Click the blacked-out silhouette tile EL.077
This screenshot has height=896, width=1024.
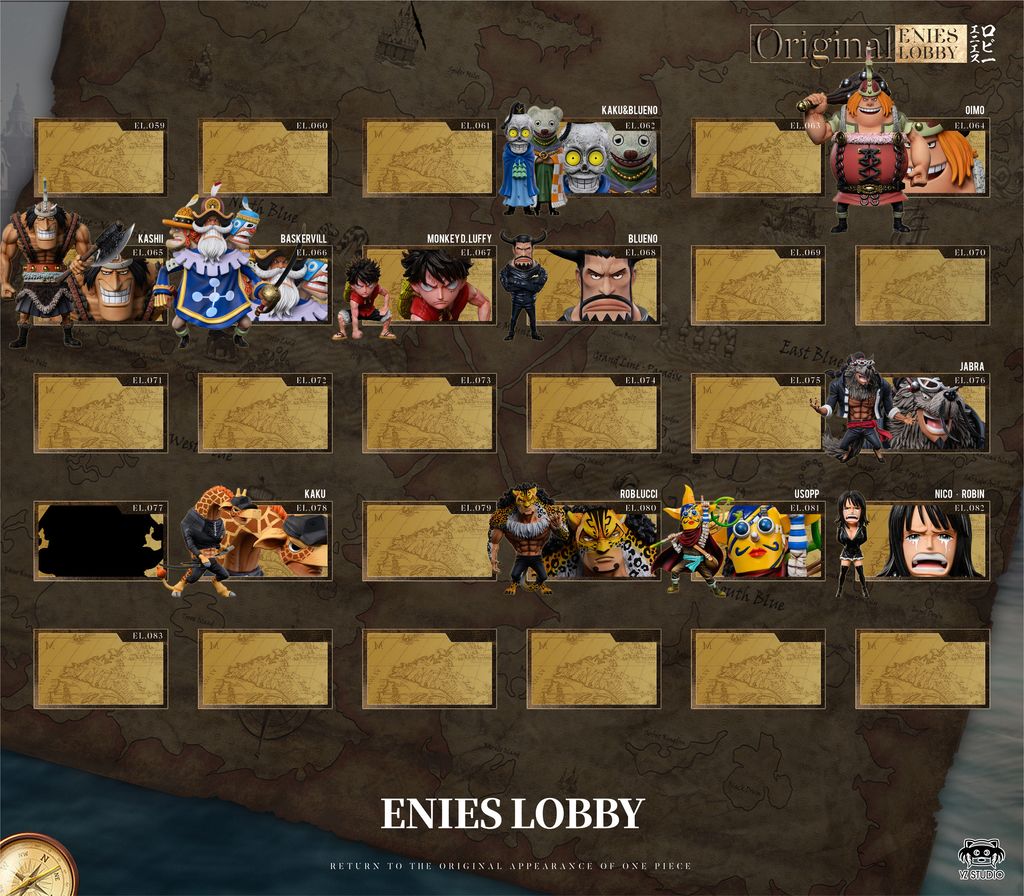100,540
